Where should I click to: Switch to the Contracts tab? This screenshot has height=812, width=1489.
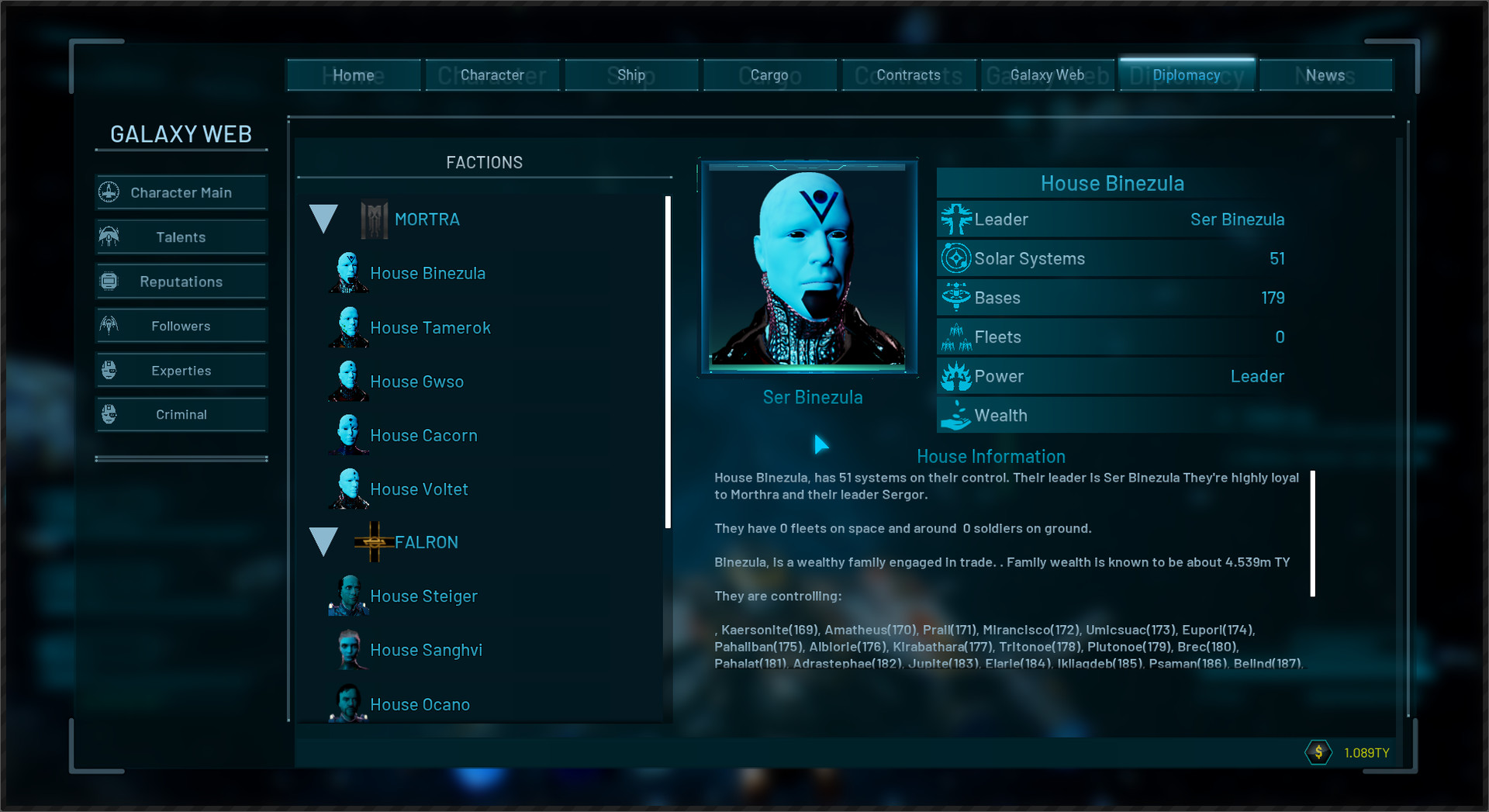[x=908, y=74]
